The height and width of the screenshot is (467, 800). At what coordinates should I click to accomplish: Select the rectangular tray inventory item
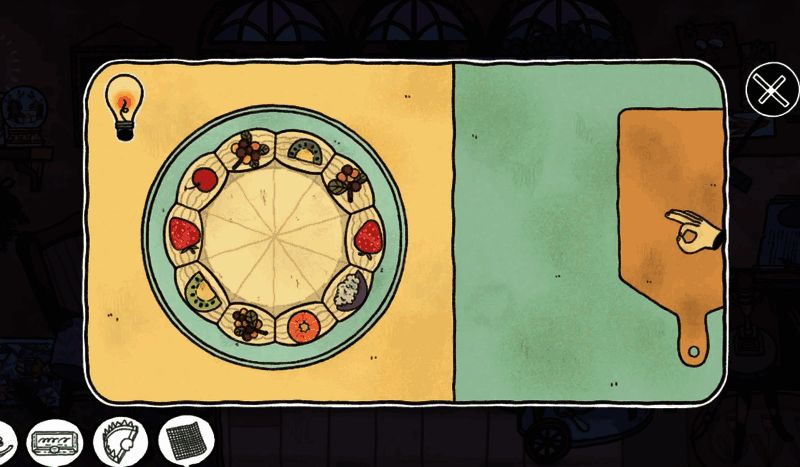click(x=55, y=440)
